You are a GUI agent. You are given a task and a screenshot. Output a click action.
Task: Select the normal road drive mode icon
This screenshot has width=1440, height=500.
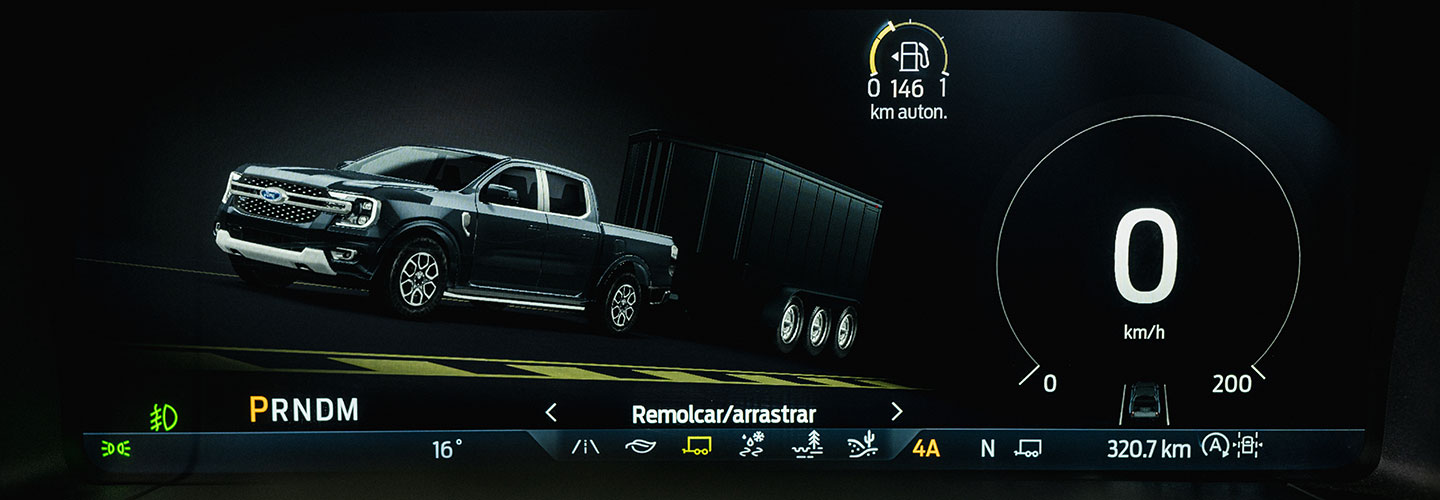pos(586,448)
